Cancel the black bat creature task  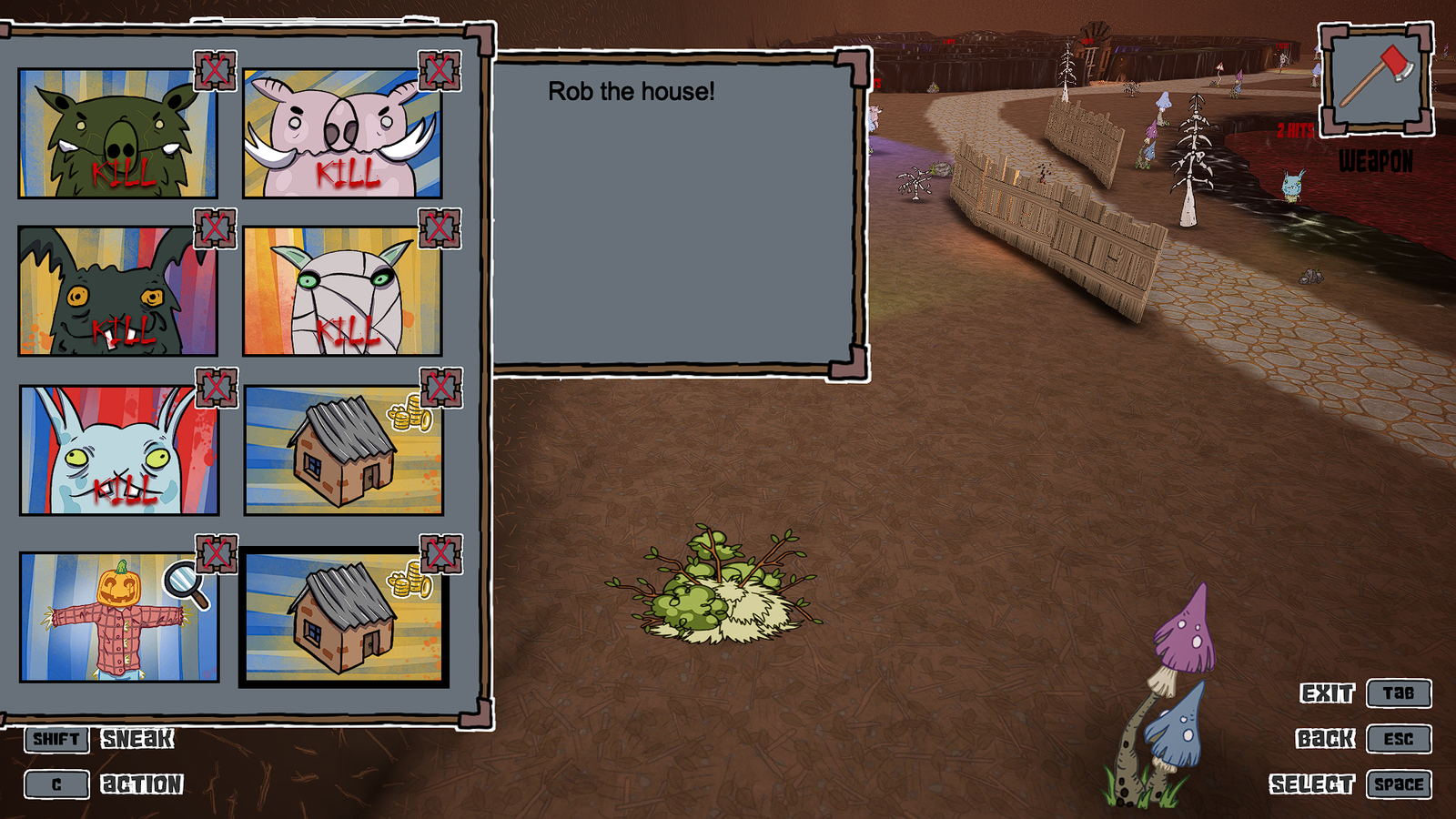click(x=215, y=227)
